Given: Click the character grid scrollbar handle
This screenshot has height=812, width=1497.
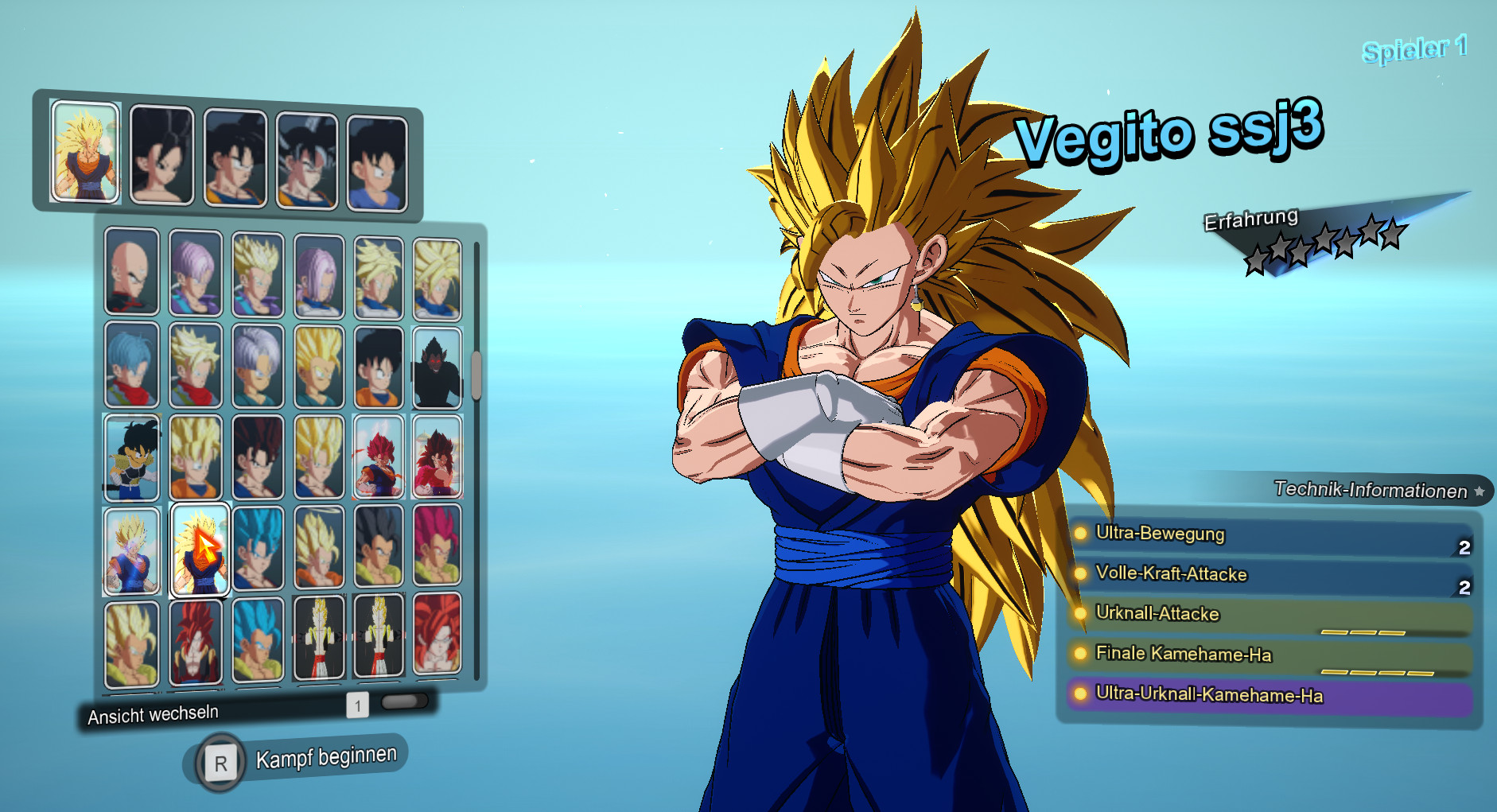Looking at the screenshot, I should [476, 373].
